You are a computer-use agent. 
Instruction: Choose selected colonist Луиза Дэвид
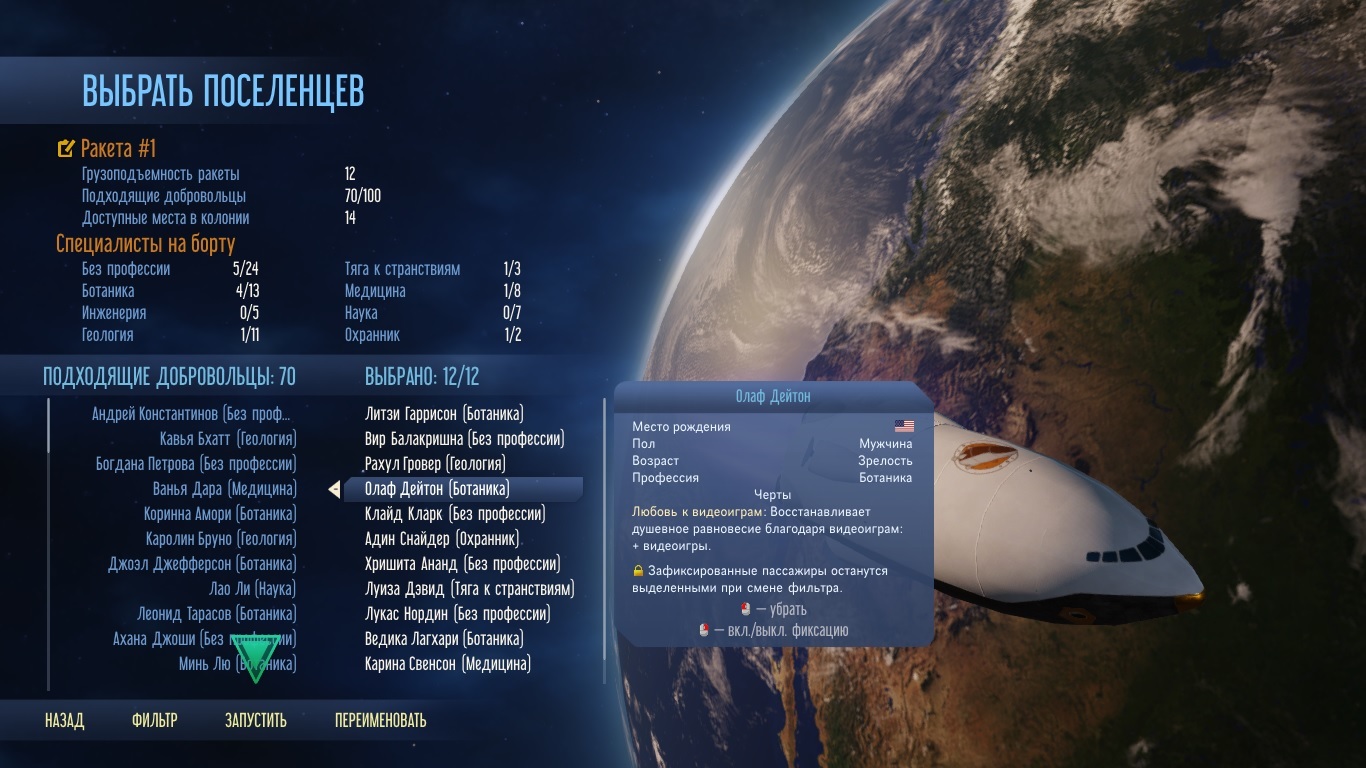469,589
